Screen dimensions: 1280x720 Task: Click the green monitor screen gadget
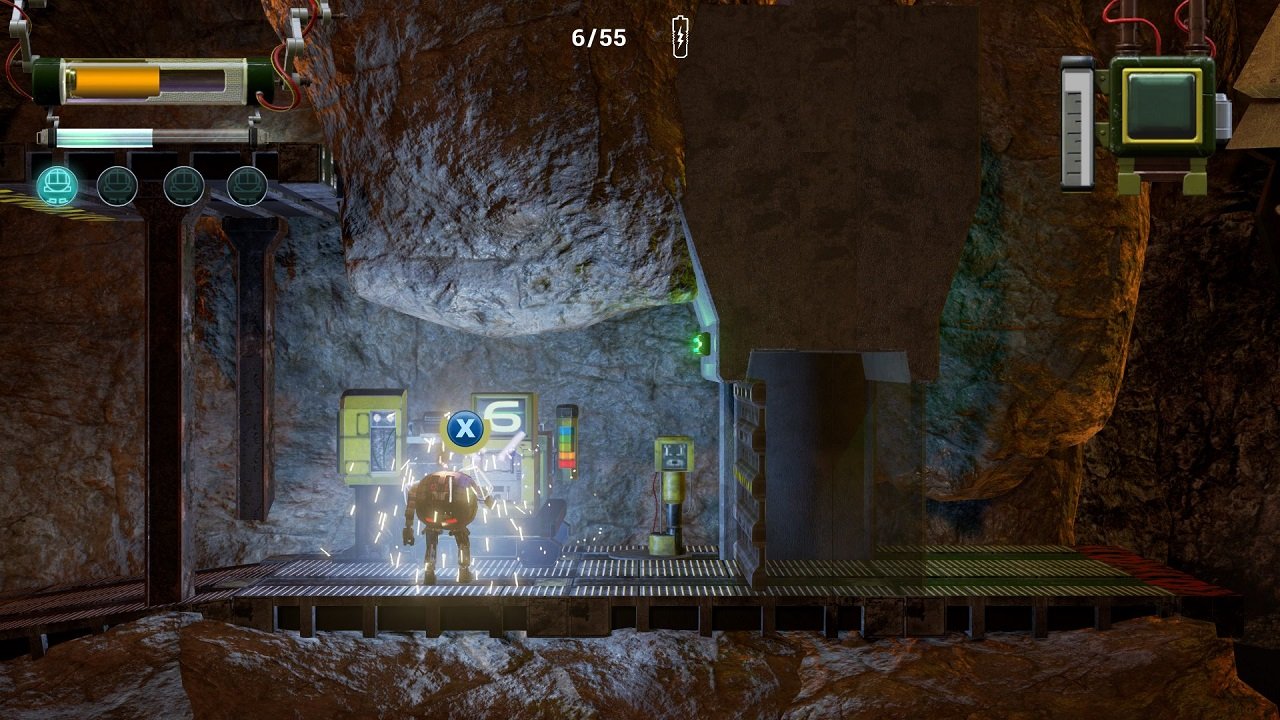tap(1161, 105)
